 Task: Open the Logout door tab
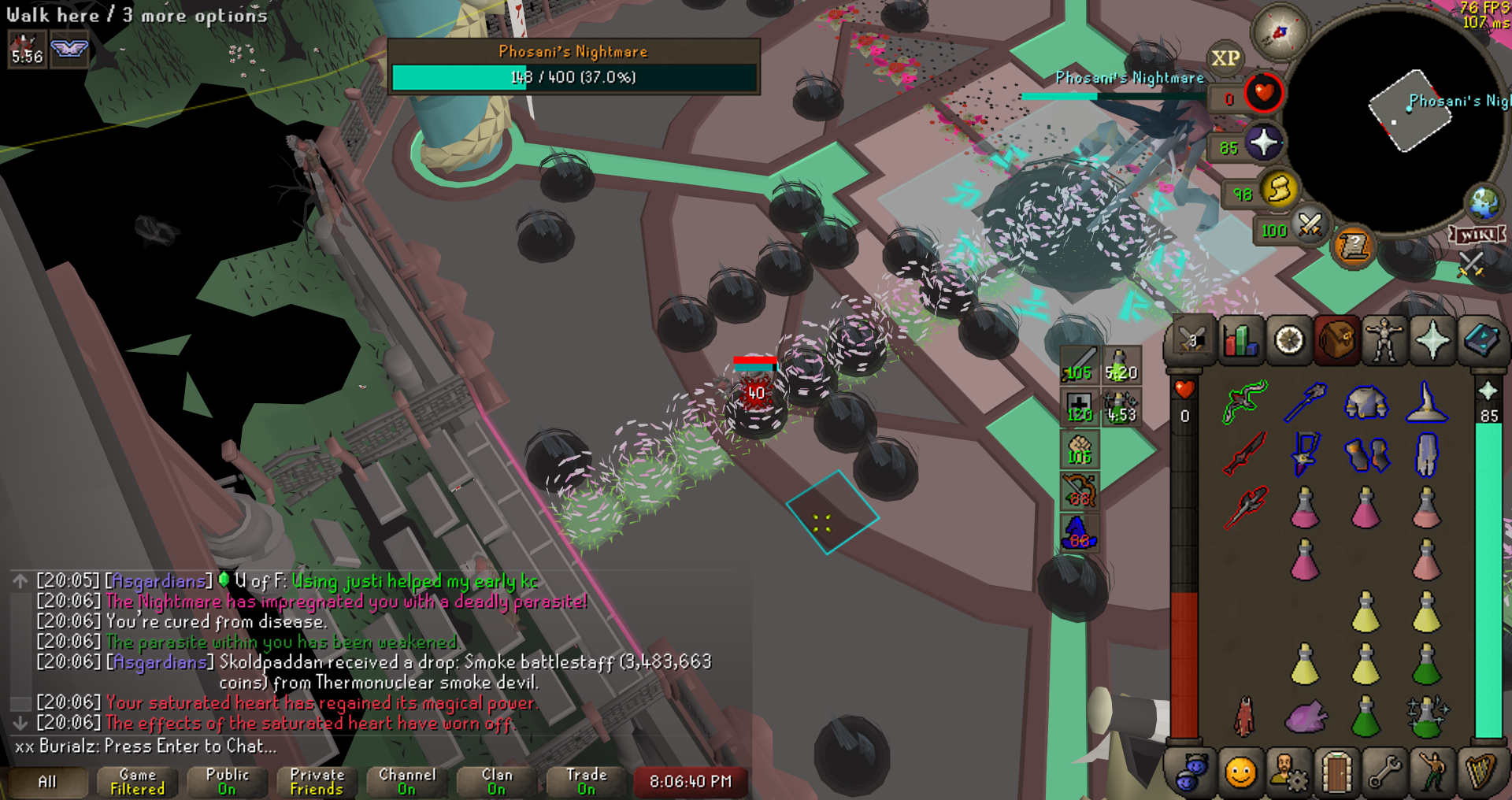[1336, 773]
